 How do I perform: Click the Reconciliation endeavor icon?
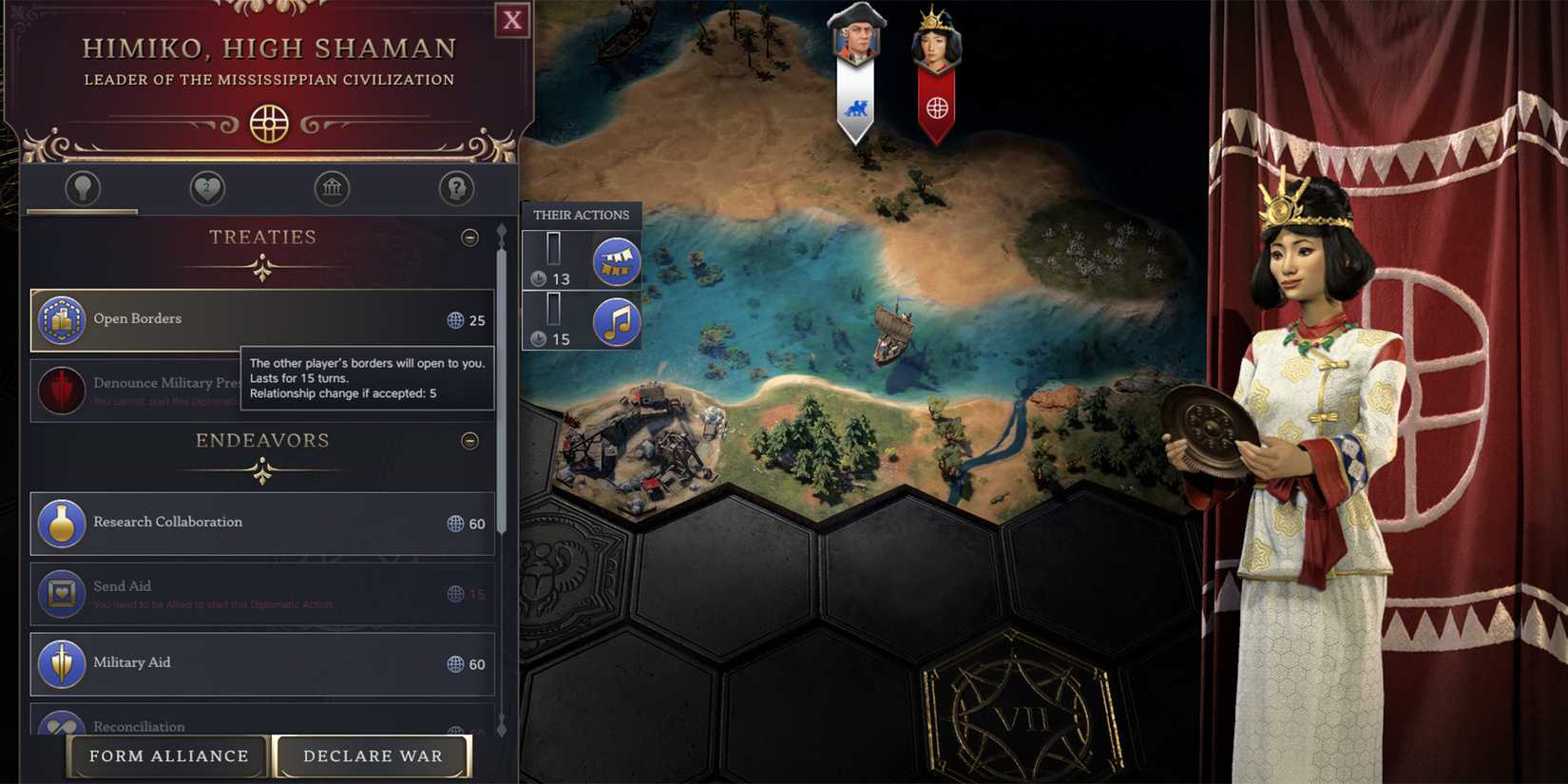(x=62, y=726)
